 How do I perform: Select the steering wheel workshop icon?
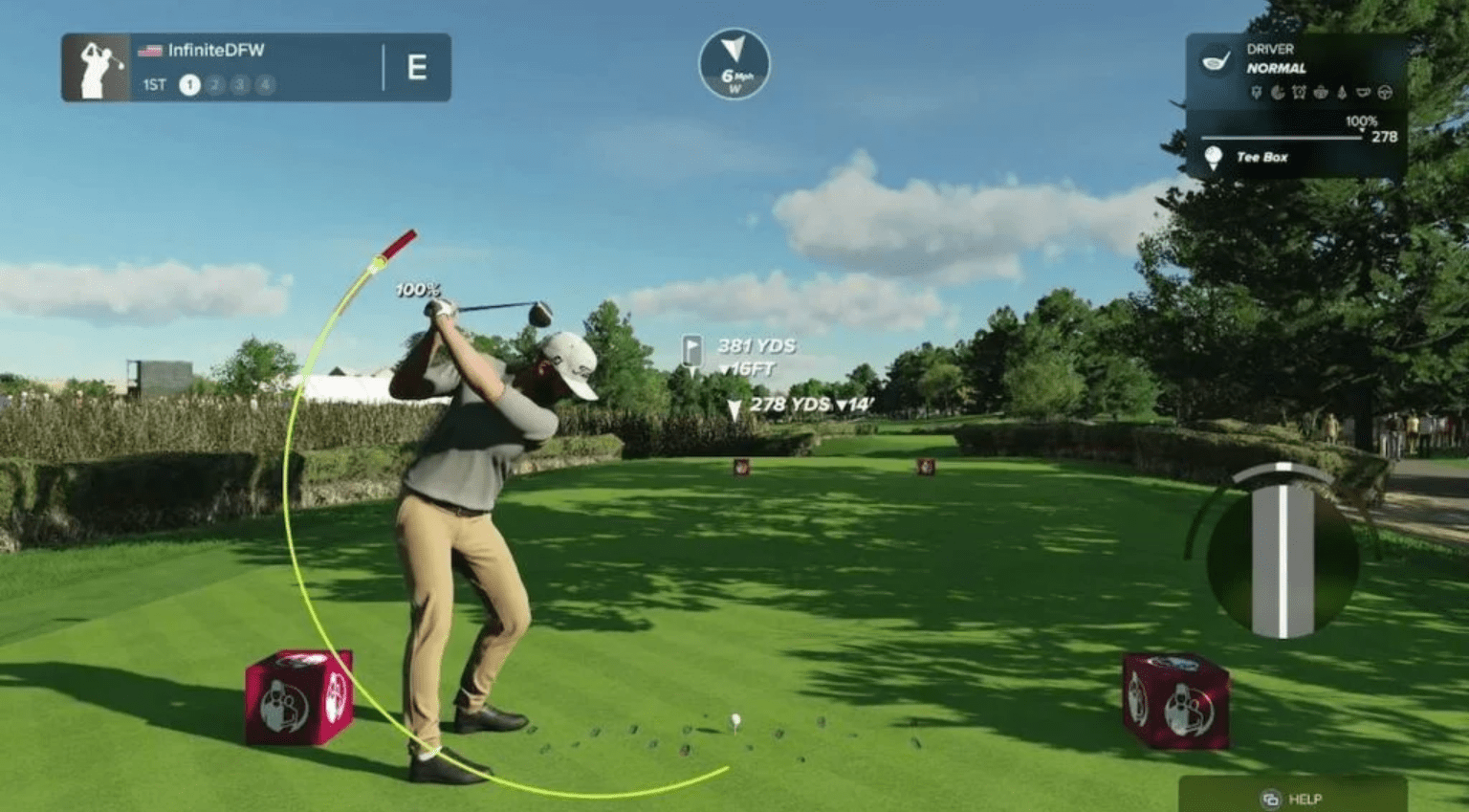(1385, 93)
